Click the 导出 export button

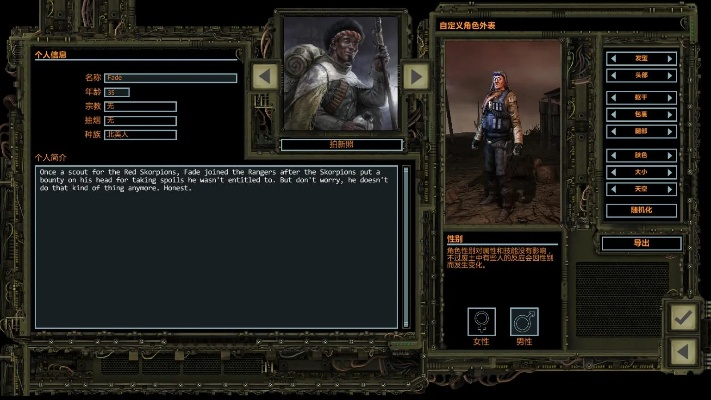[641, 243]
